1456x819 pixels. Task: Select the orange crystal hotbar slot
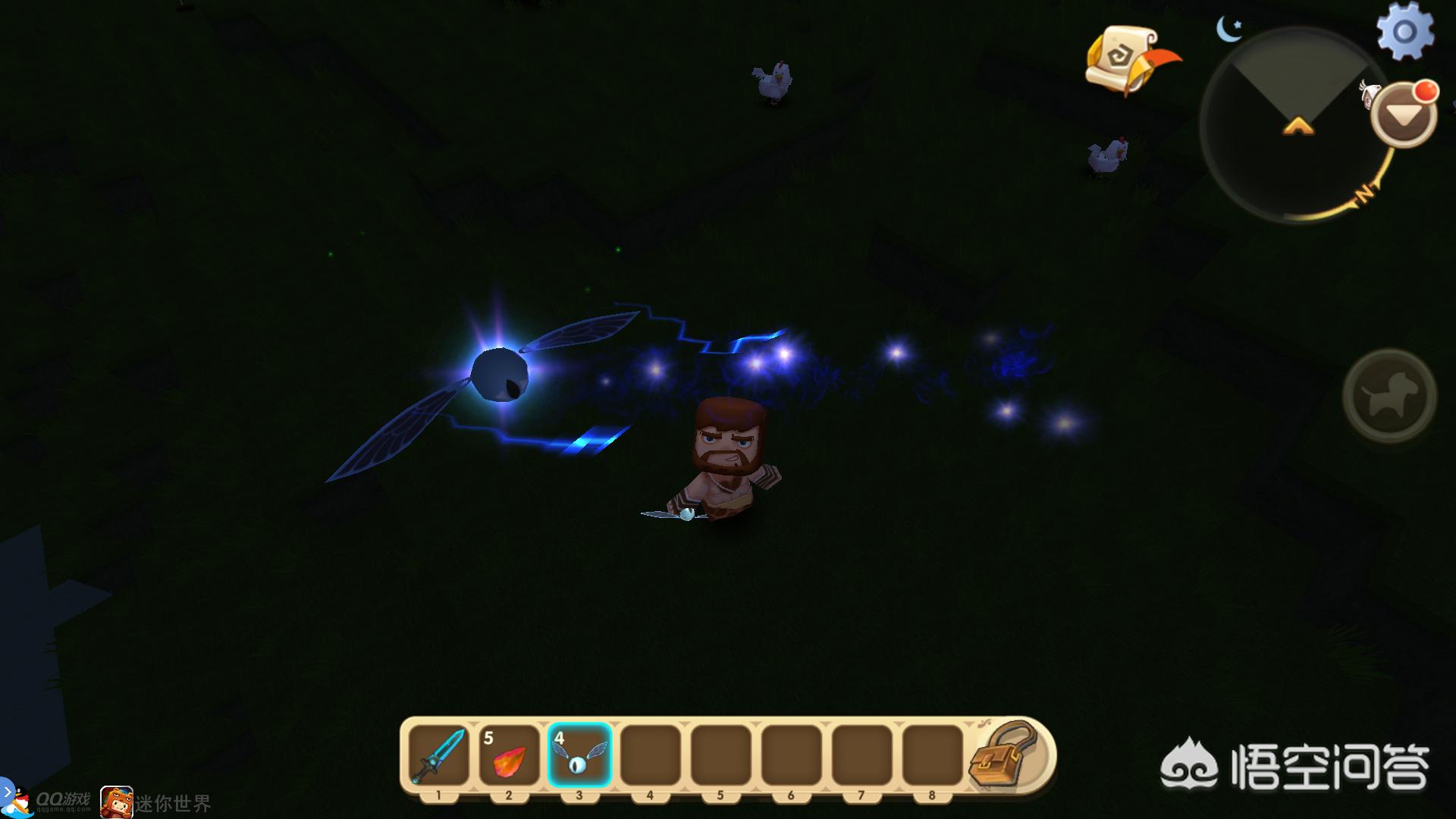pyautogui.click(x=509, y=755)
